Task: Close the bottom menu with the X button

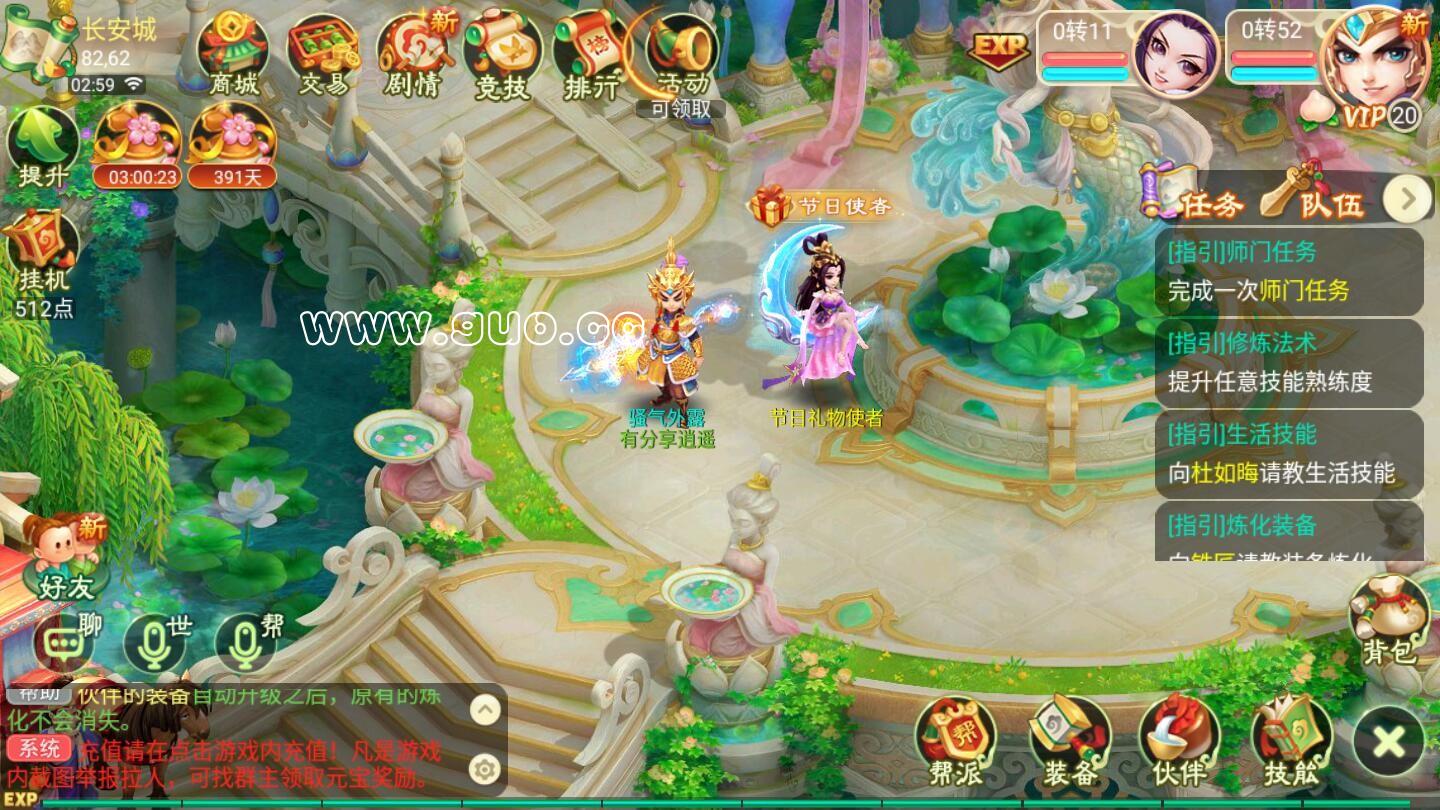Action: point(1388,742)
